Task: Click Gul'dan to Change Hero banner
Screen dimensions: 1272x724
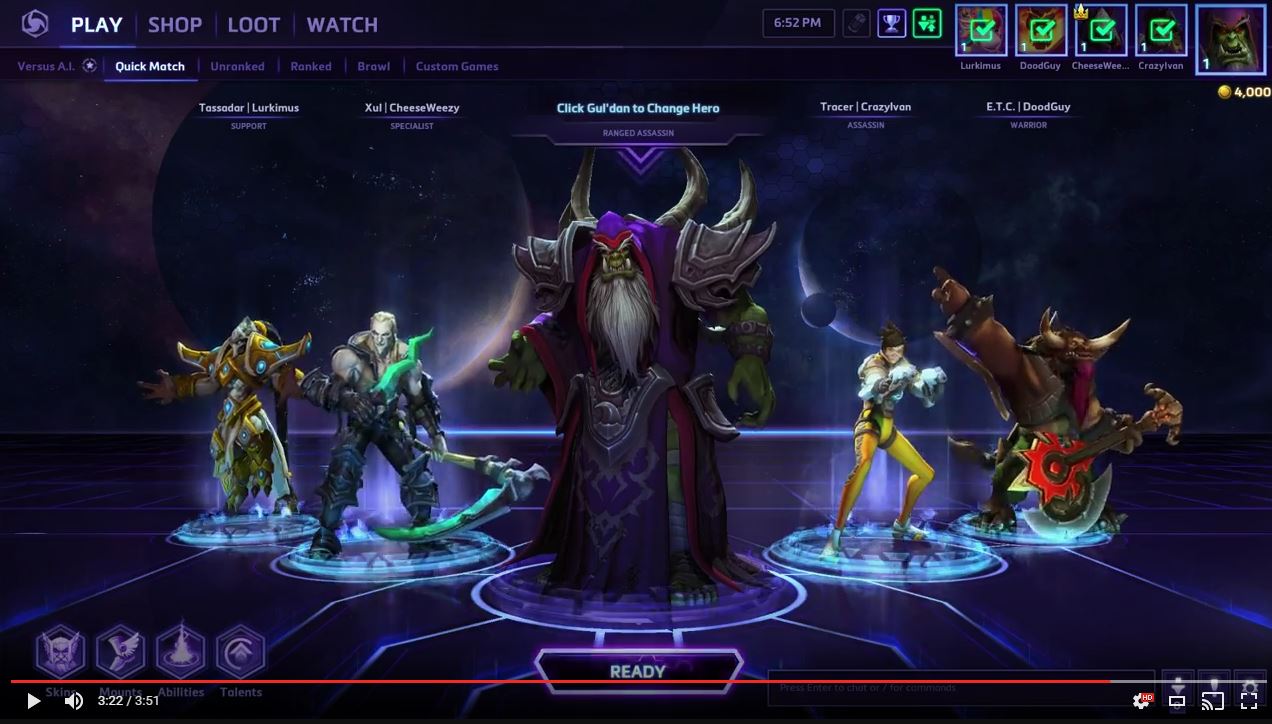Action: click(638, 108)
